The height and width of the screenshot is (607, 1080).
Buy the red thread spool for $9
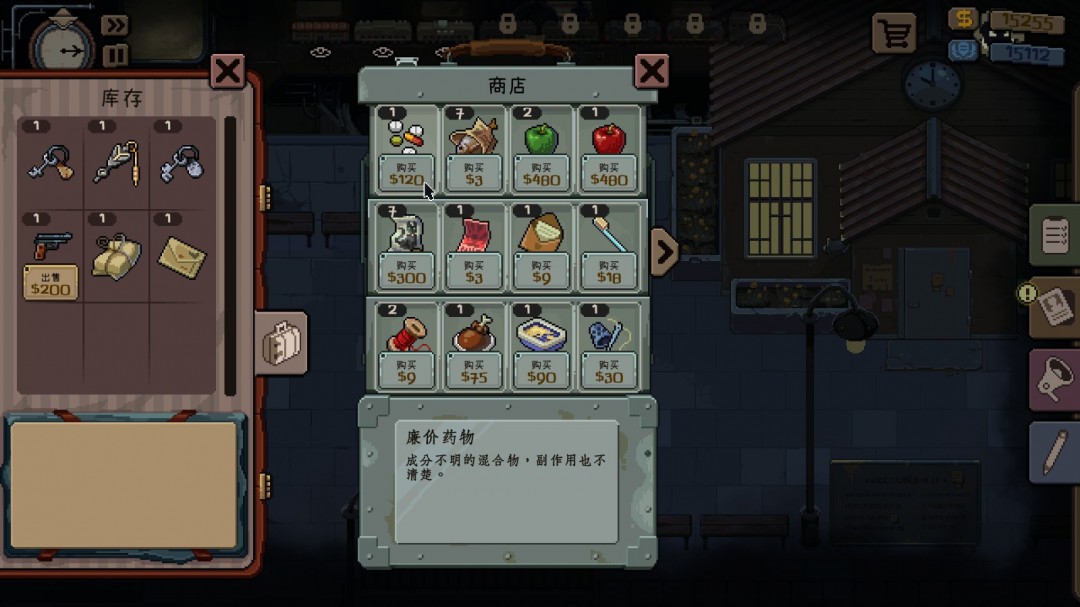407,371
